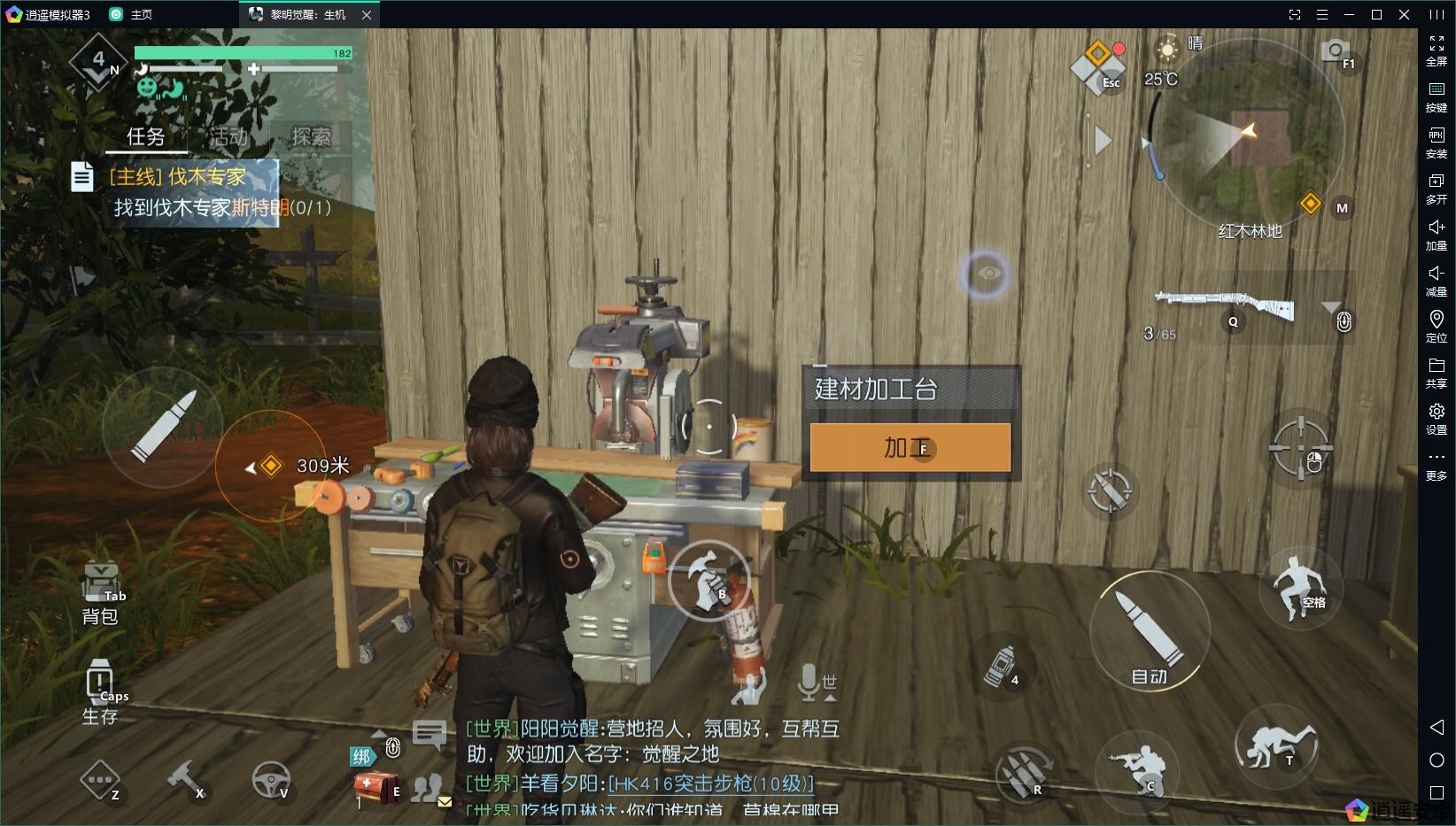Tap the 自动 auto-fire bullet button
The width and height of the screenshot is (1456, 826).
coord(1150,630)
